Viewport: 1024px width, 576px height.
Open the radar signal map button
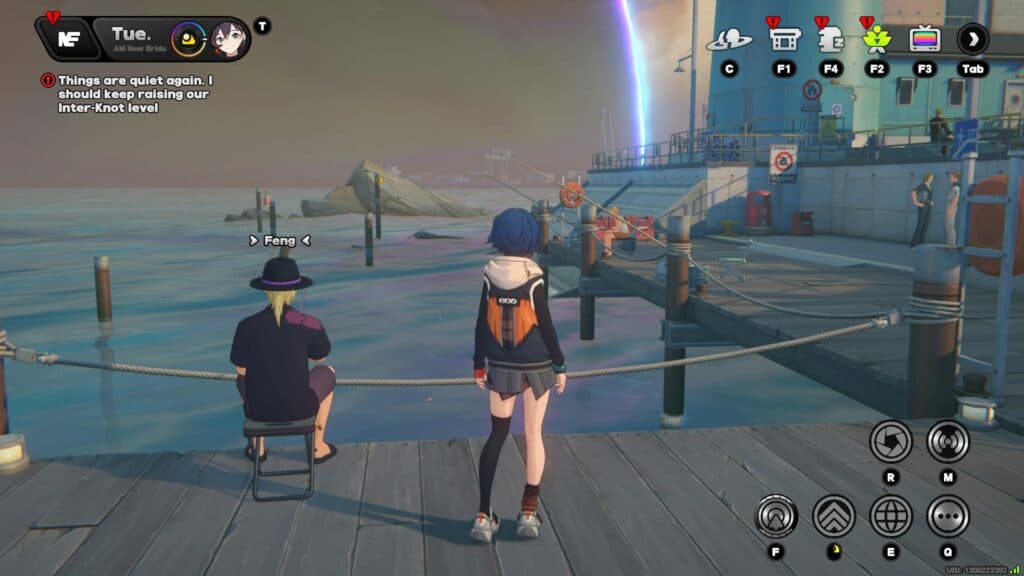point(947,441)
